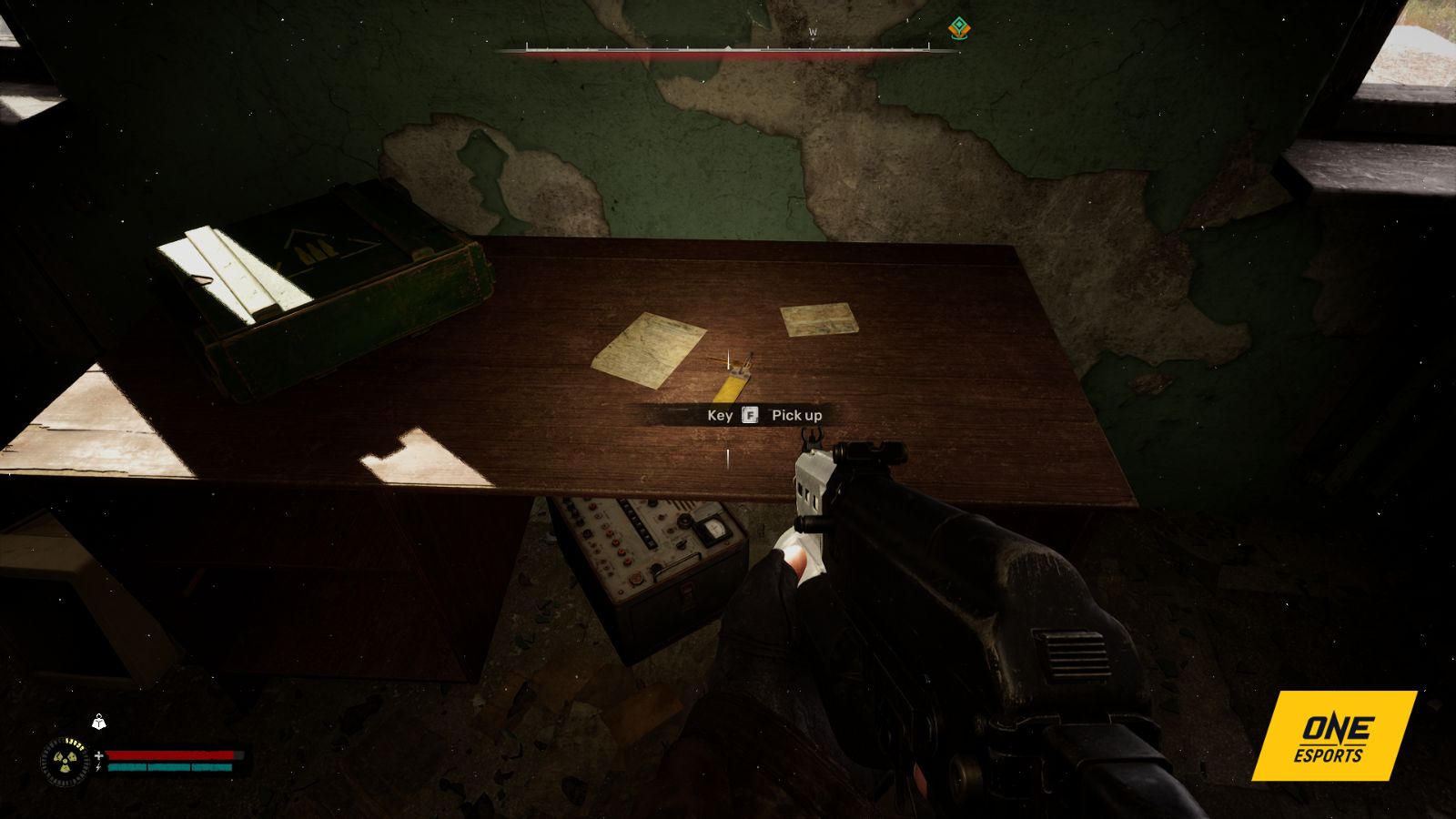
Task: Select the green quest marker icon near the compass
Action: [x=959, y=28]
